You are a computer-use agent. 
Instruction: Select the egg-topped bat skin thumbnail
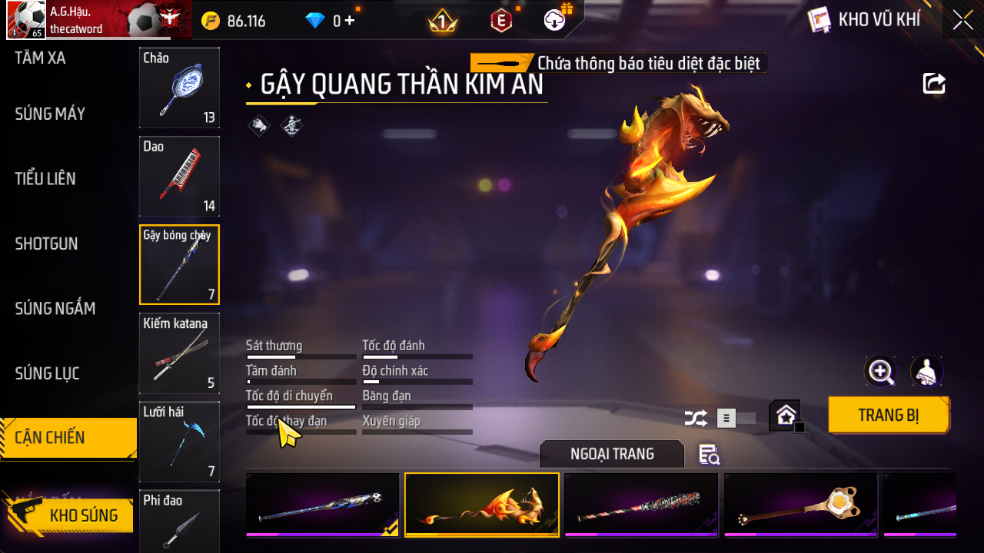click(800, 505)
